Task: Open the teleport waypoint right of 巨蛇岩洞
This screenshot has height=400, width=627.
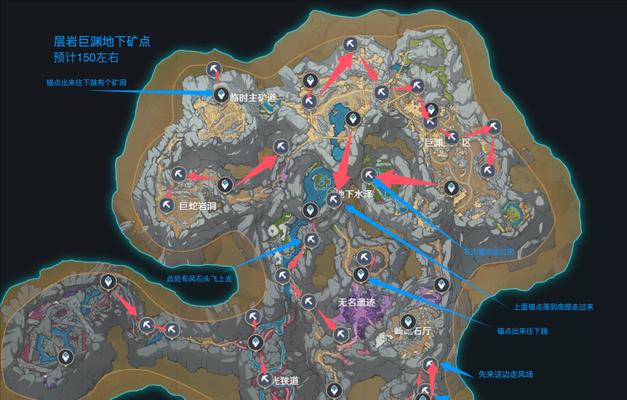Action: pos(225,184)
